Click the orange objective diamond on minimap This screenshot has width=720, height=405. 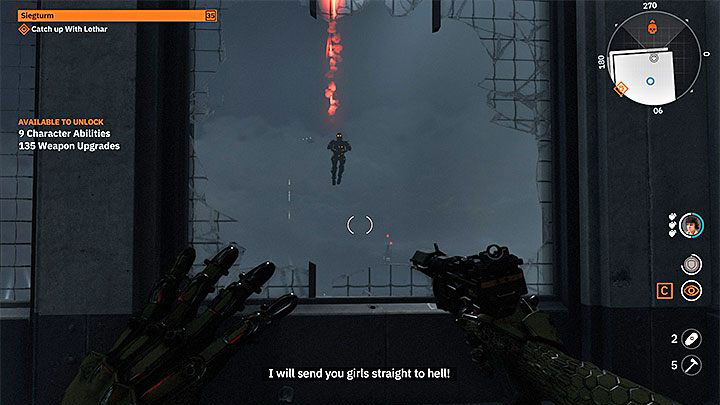[620, 89]
